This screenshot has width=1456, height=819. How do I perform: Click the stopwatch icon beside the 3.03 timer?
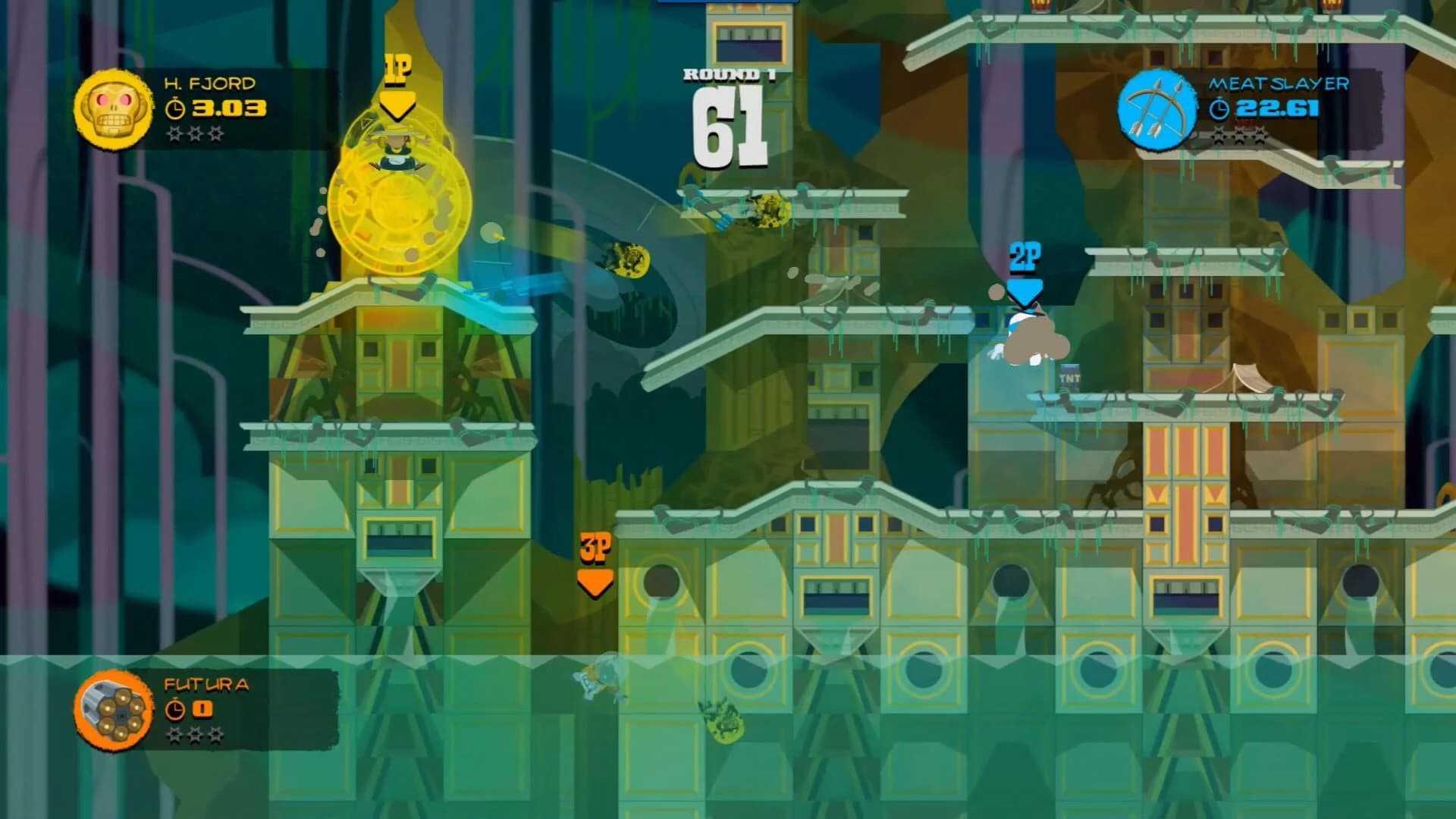click(175, 108)
